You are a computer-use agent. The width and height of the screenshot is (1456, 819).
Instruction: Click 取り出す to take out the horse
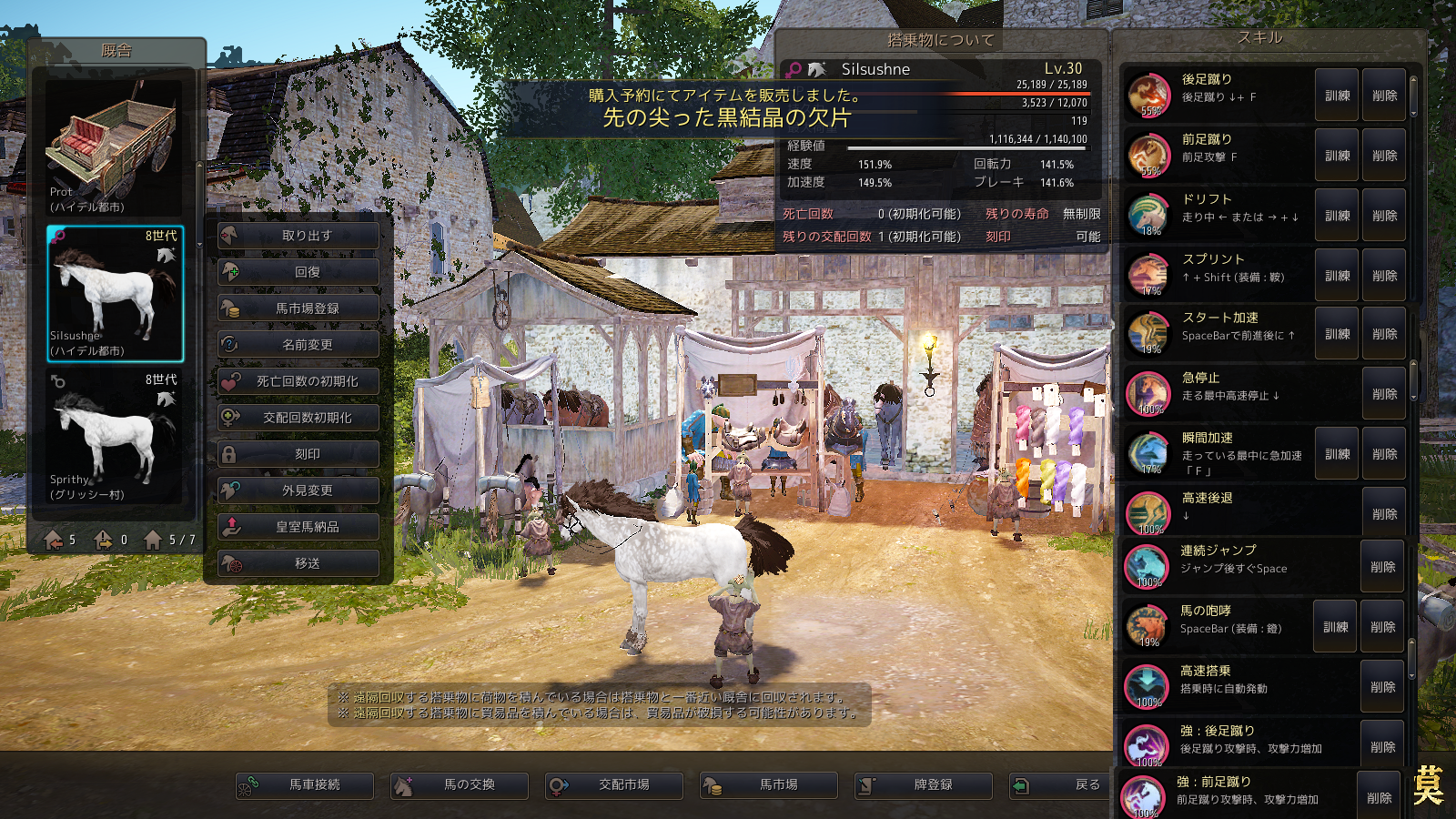click(x=298, y=236)
